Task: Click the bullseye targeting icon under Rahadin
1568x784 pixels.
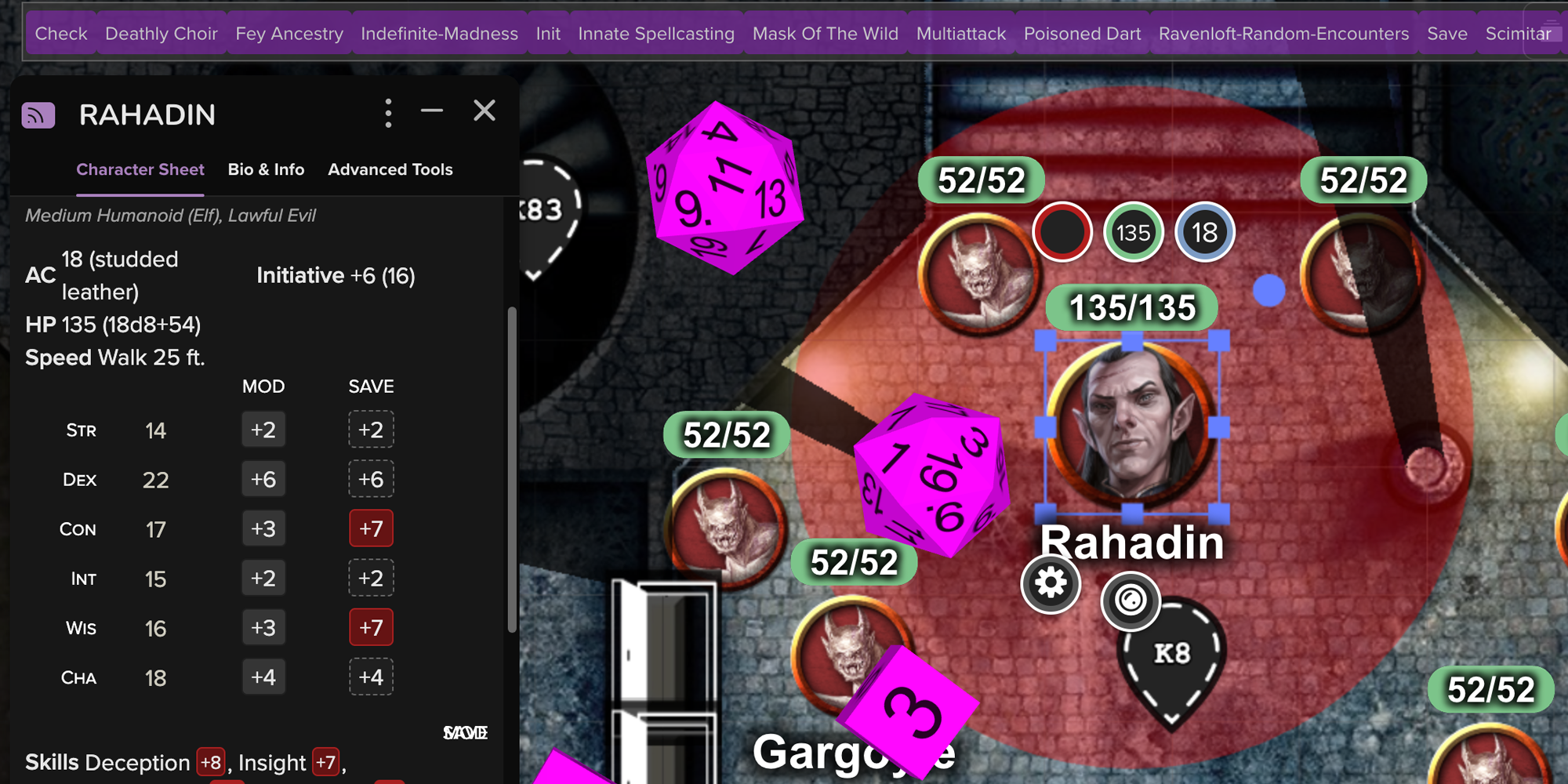Action: 1131,601
